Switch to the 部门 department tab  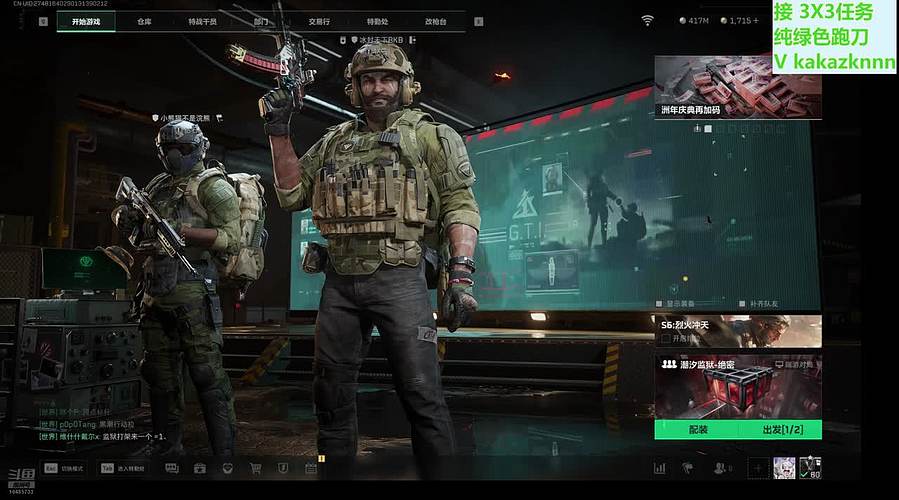[261, 21]
